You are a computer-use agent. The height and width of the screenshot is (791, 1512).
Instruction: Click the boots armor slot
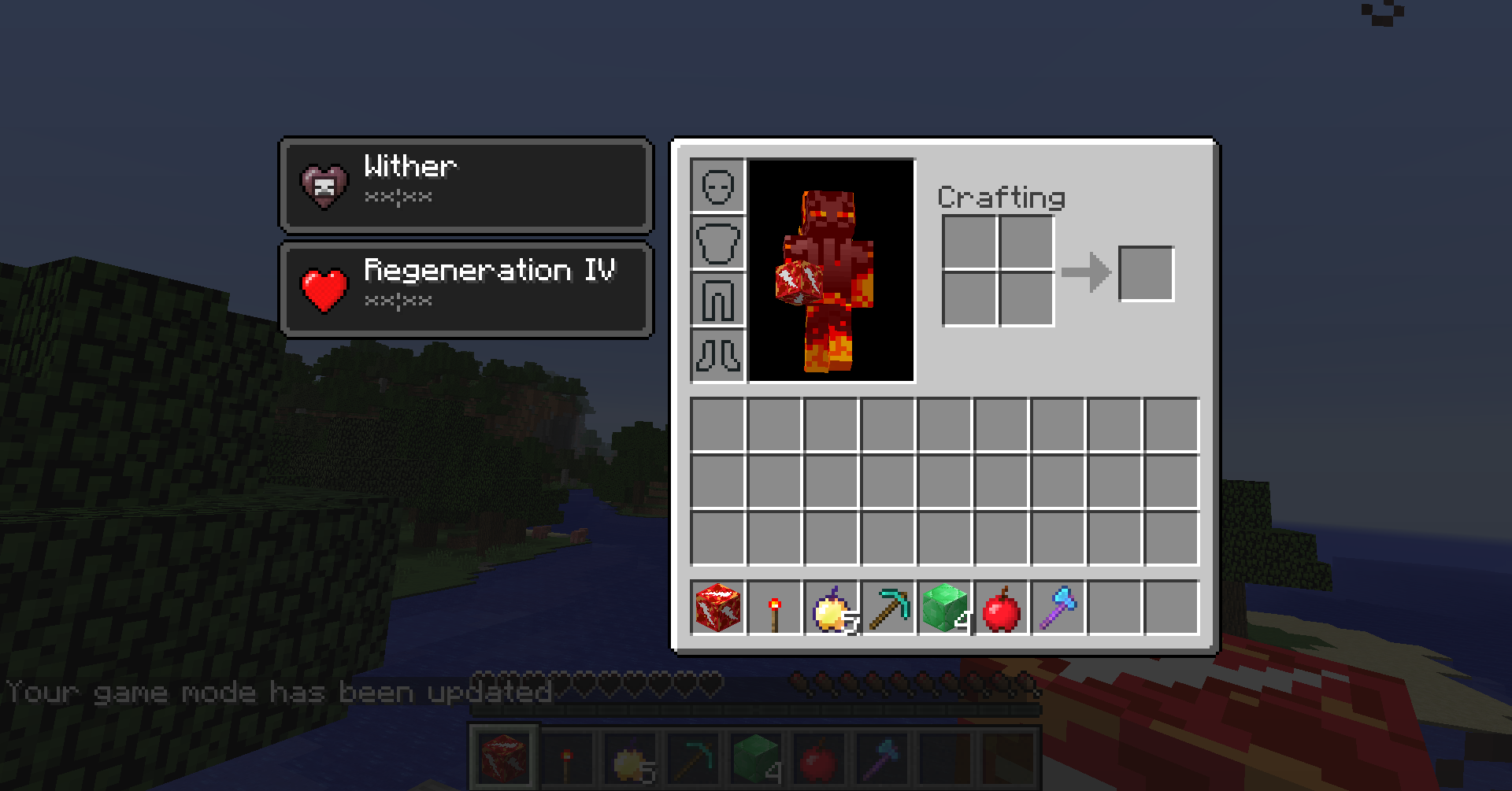(717, 356)
